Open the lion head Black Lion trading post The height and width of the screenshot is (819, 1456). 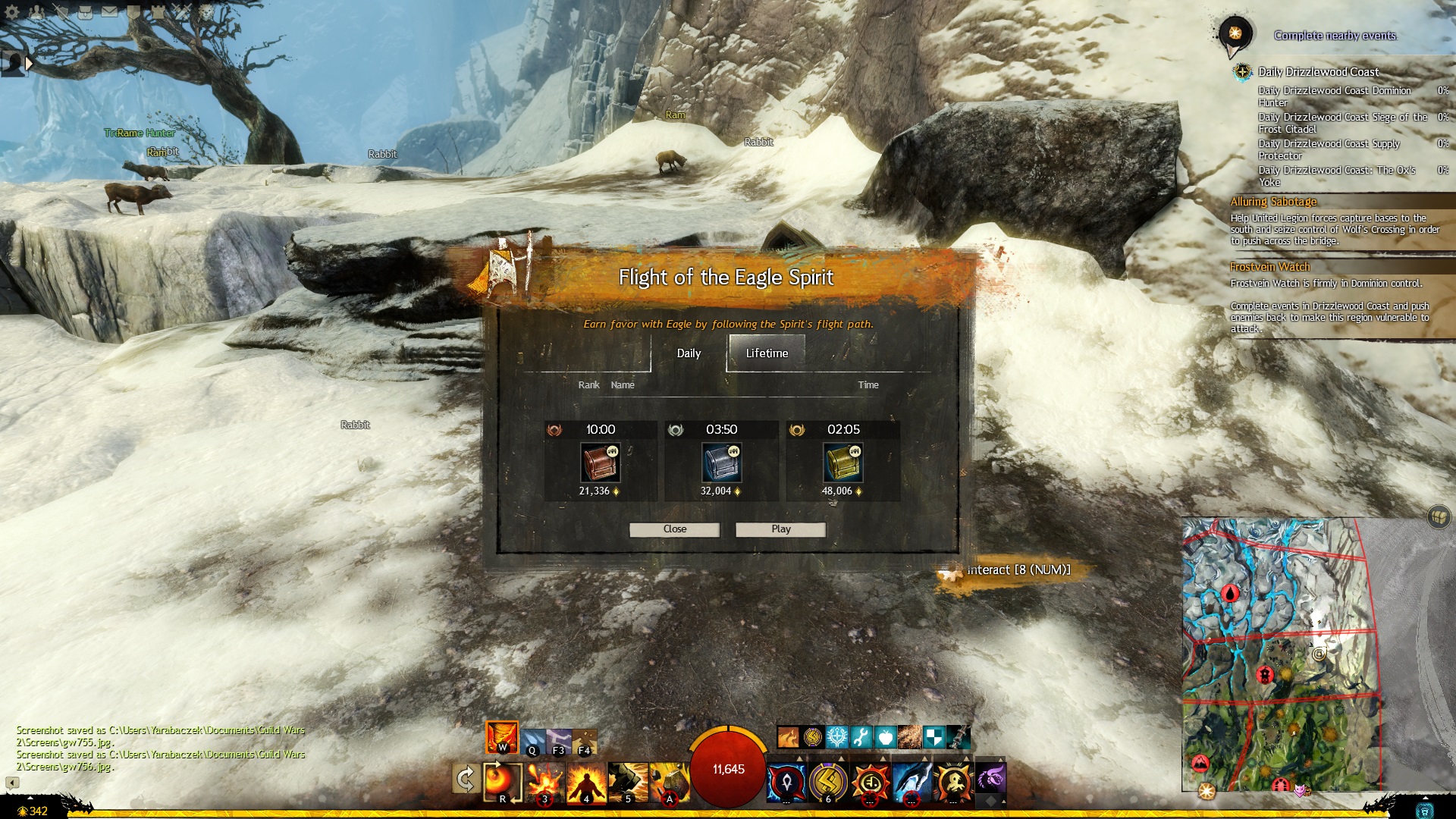[206, 11]
